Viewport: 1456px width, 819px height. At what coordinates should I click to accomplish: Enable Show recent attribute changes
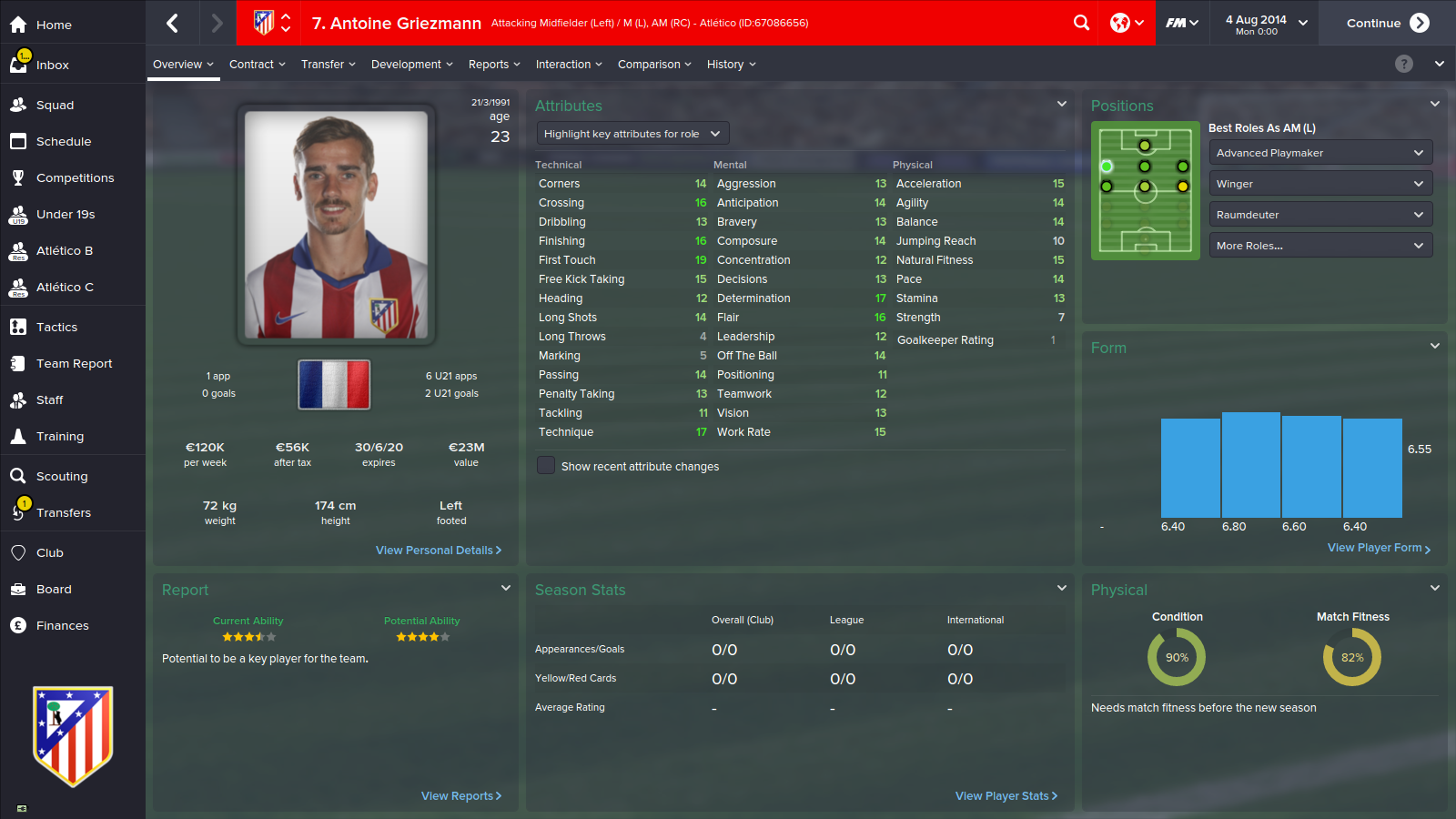(x=545, y=465)
